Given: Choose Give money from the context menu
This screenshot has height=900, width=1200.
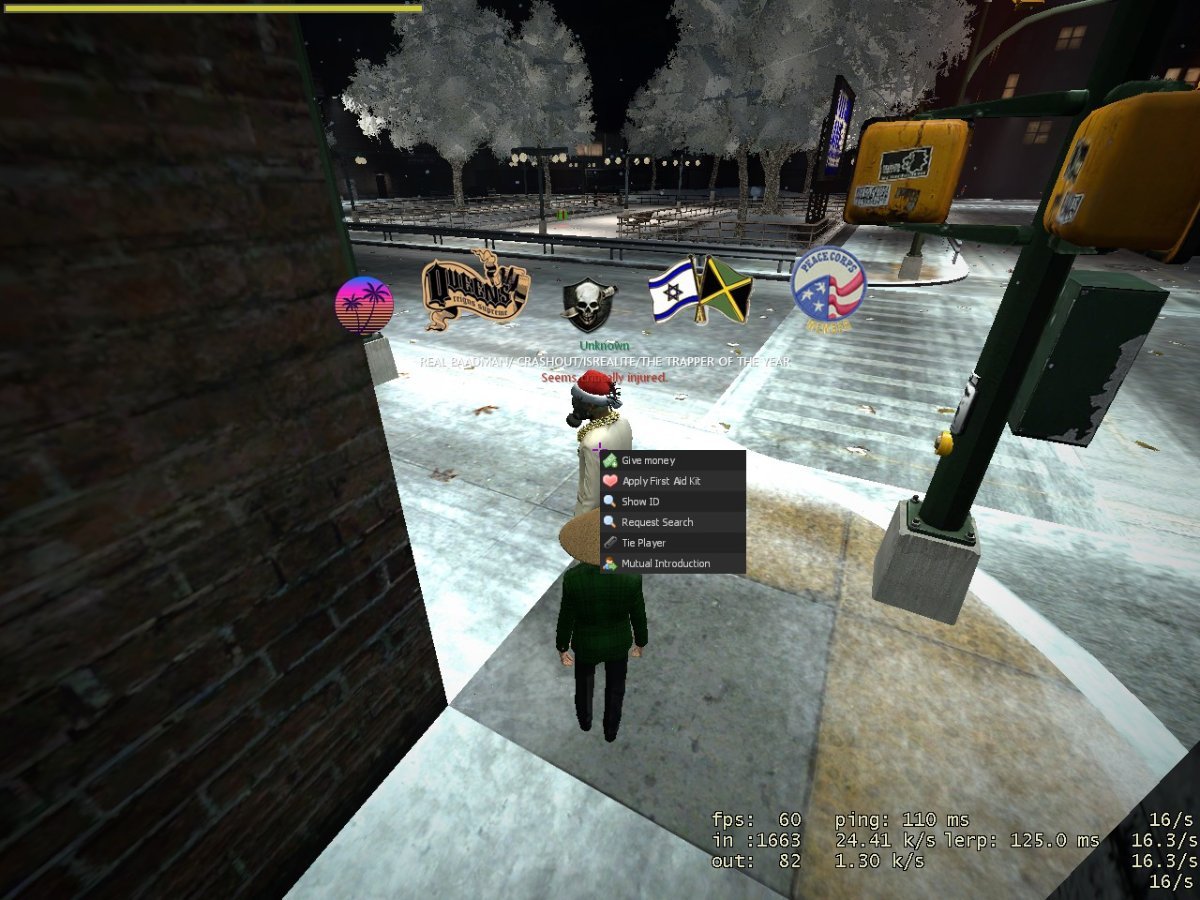Looking at the screenshot, I should coord(648,461).
